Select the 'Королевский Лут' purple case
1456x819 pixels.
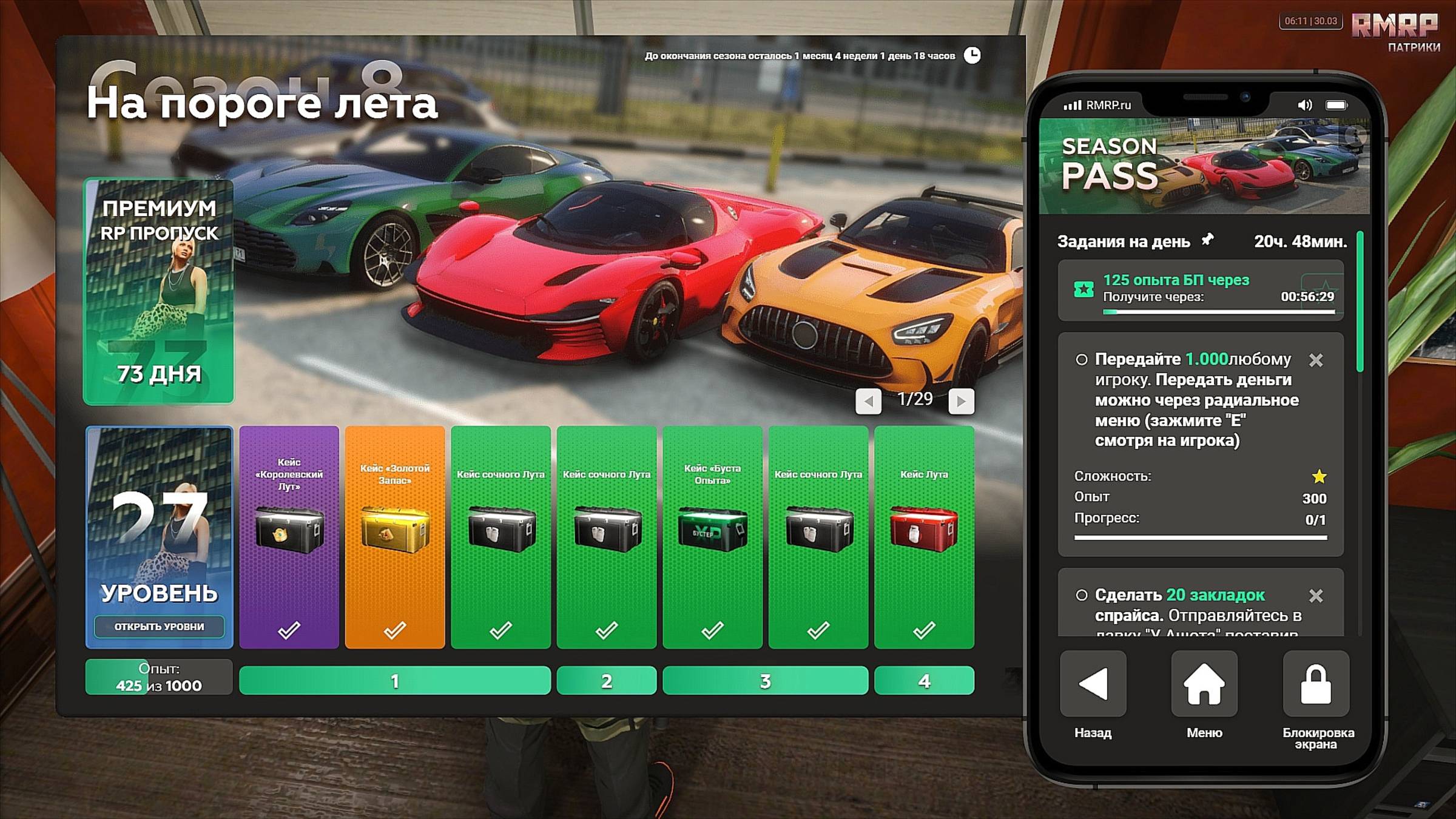(x=289, y=537)
